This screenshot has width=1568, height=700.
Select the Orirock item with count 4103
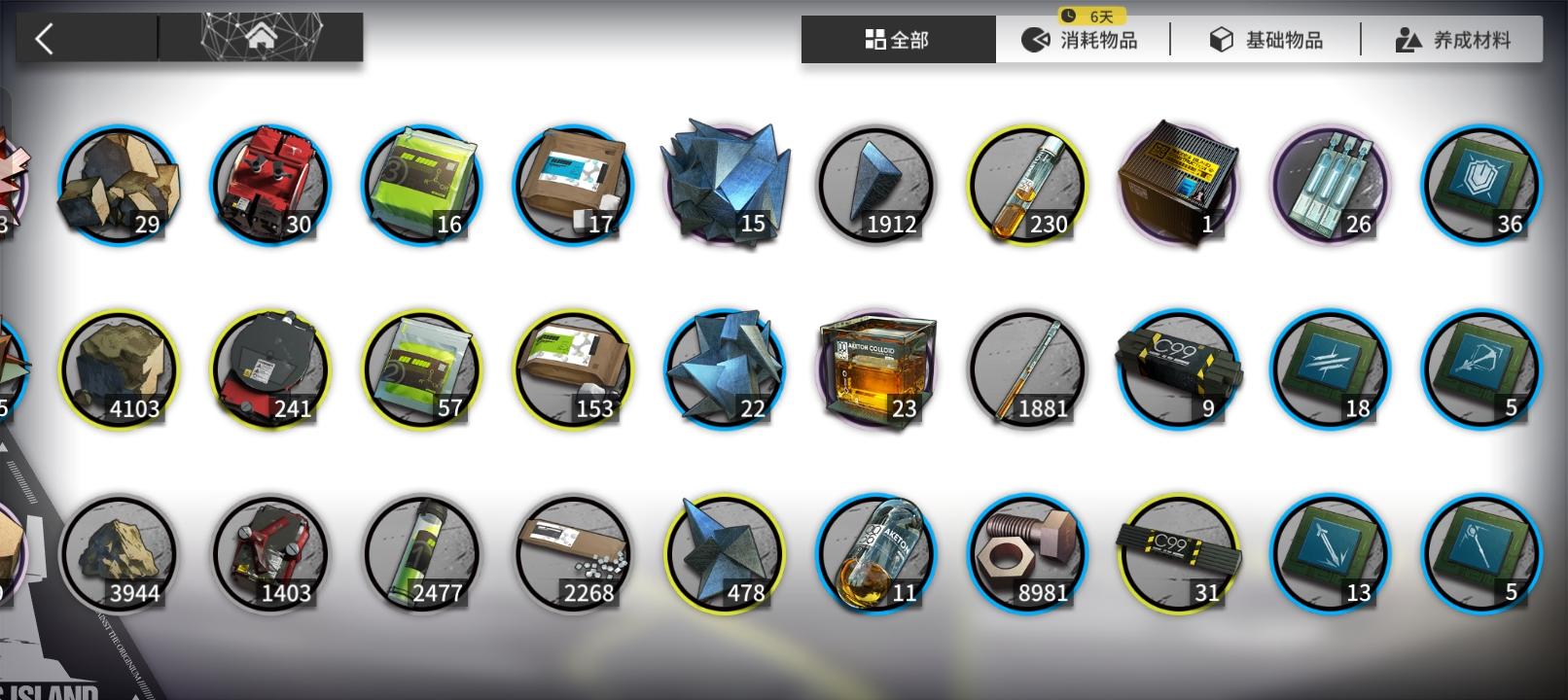[119, 367]
